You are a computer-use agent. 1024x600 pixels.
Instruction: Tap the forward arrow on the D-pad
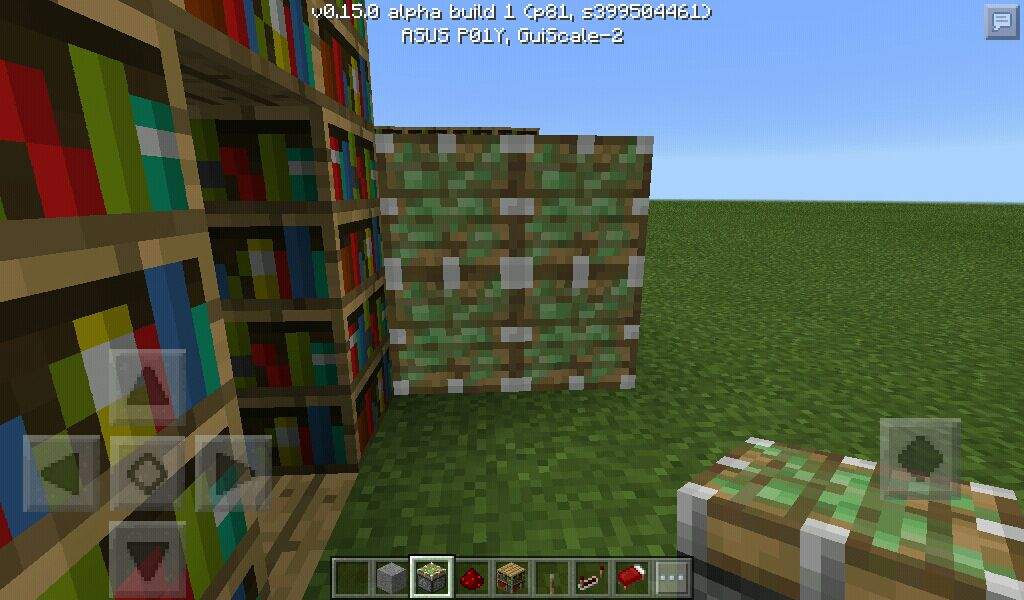point(147,386)
